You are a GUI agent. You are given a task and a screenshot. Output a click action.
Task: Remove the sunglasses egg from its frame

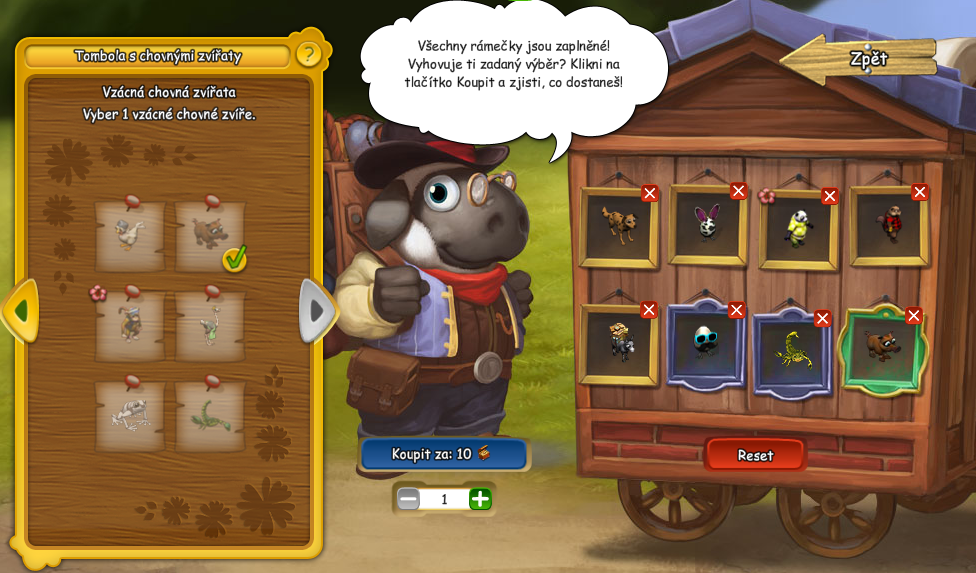pos(736,310)
